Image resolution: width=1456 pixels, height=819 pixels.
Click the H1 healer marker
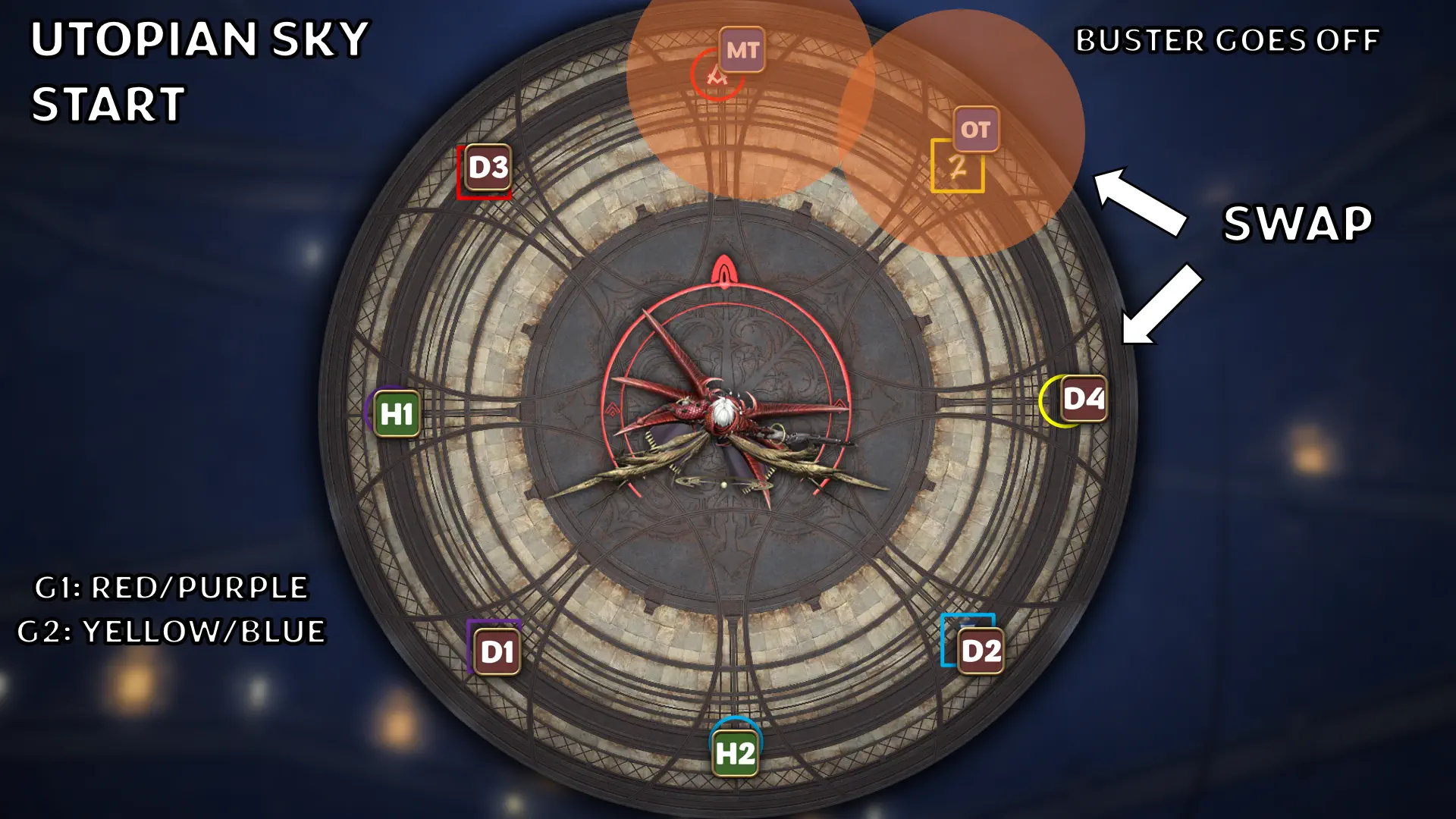397,414
